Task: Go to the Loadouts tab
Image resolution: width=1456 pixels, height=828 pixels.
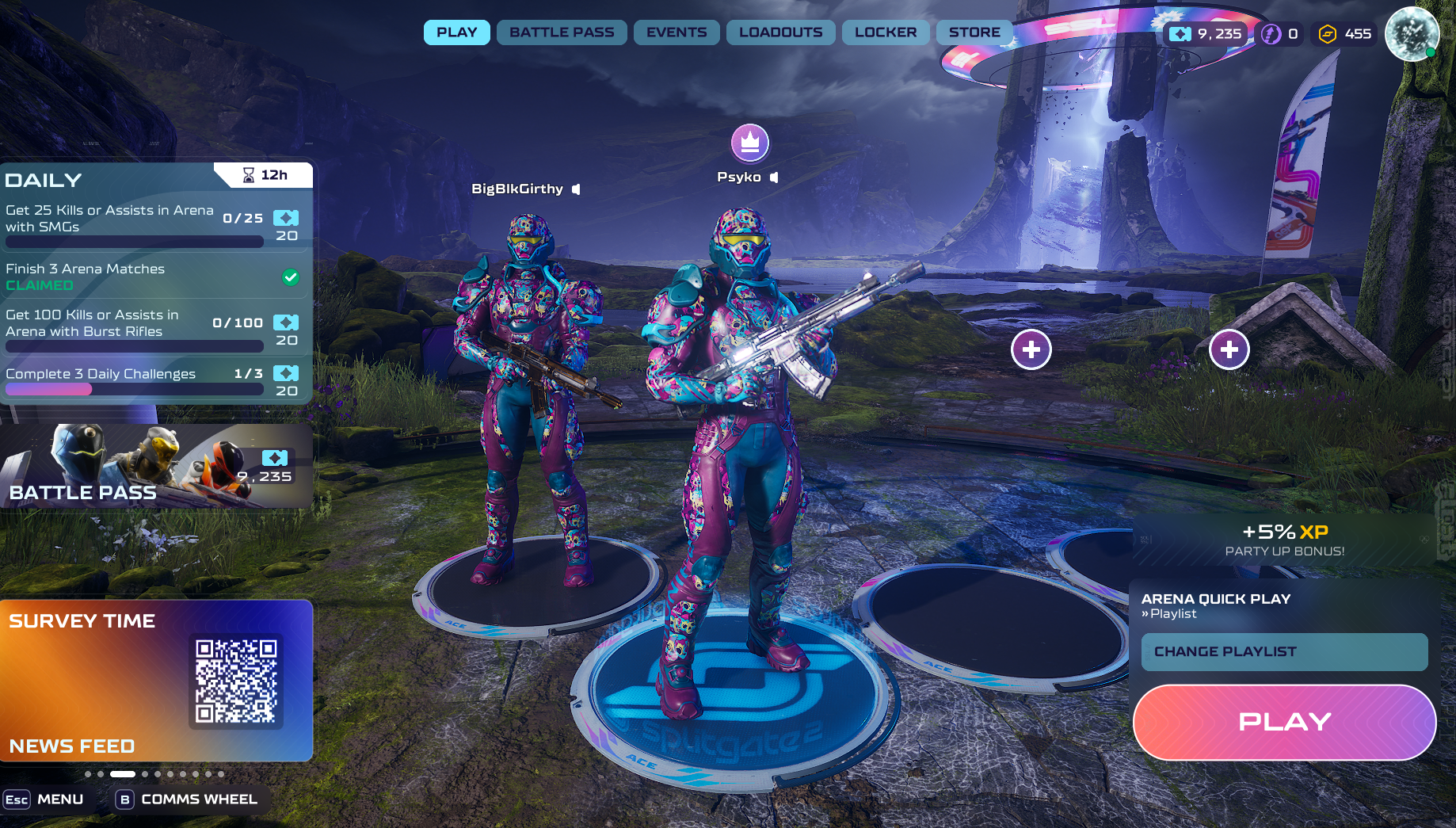Action: (780, 32)
